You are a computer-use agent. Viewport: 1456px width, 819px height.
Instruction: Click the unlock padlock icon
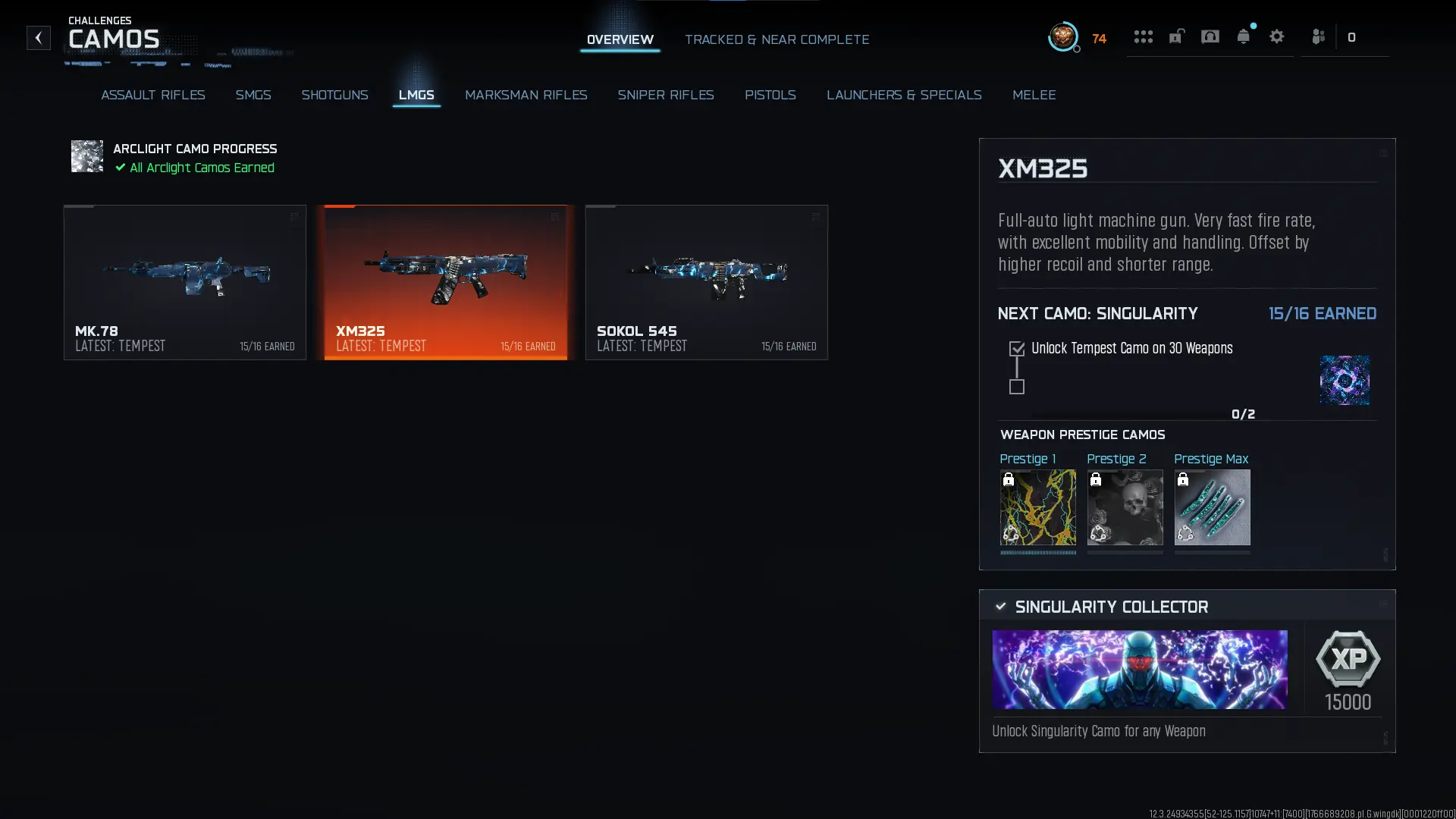click(x=1176, y=36)
